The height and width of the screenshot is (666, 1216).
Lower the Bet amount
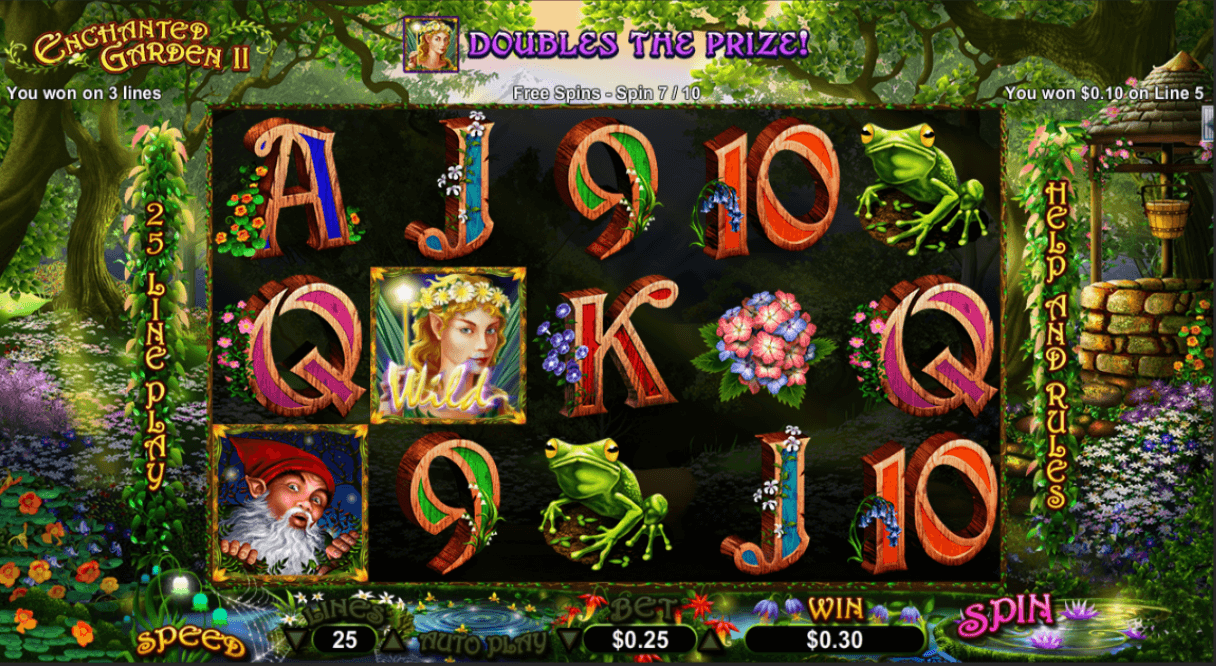566,639
